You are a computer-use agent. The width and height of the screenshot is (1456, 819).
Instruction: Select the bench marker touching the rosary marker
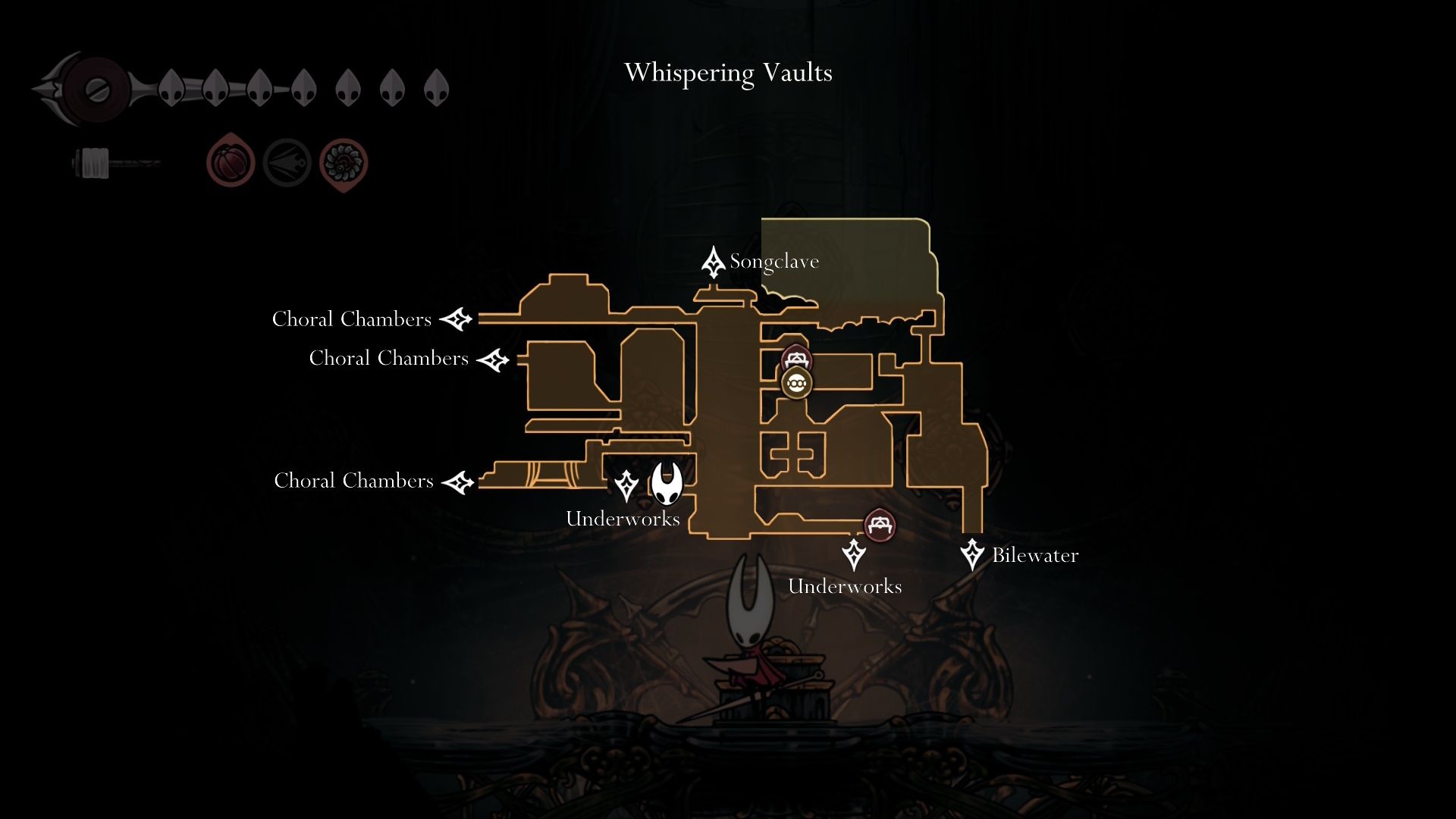pyautogui.click(x=796, y=358)
